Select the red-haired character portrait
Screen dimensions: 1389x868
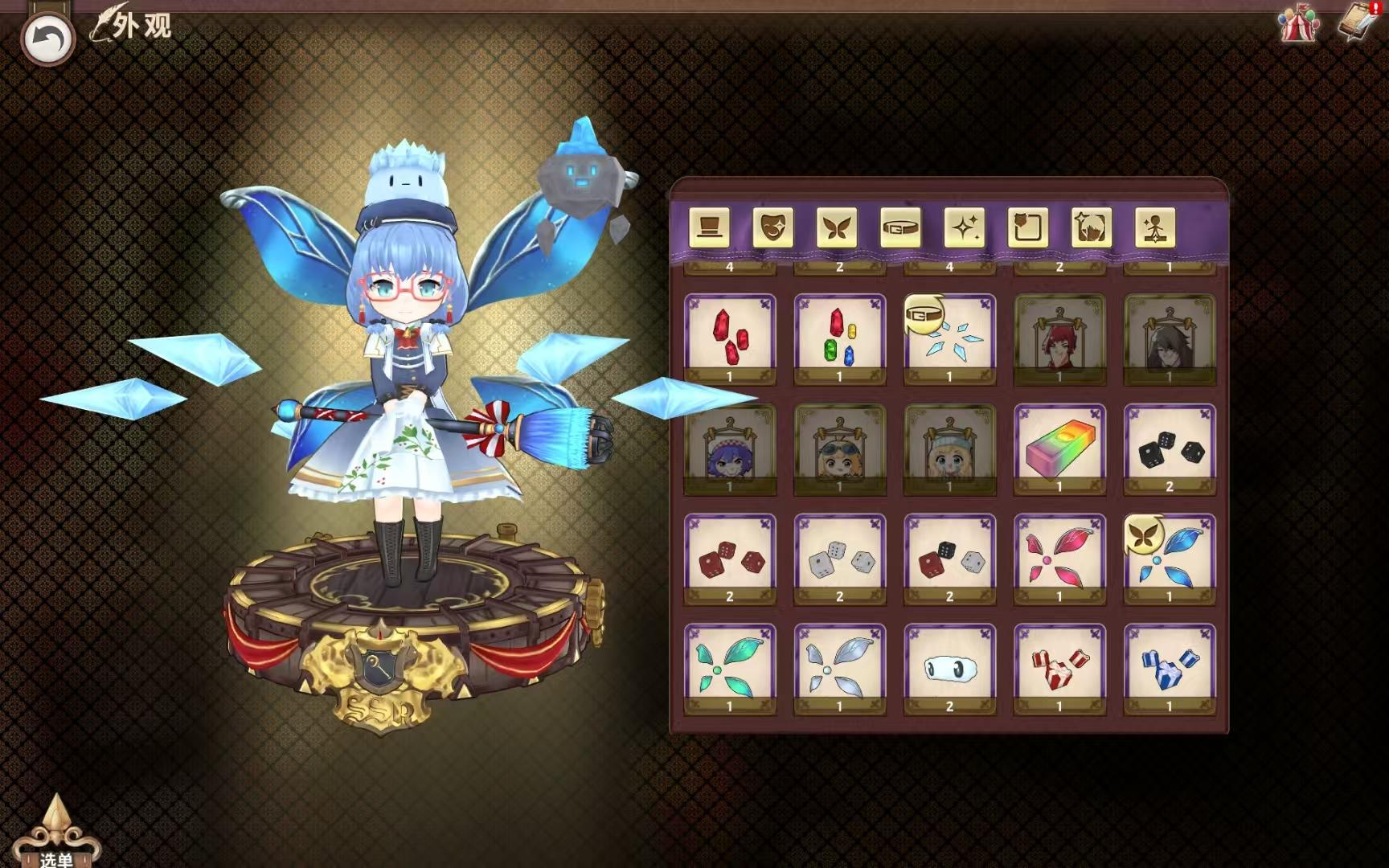pos(1059,338)
